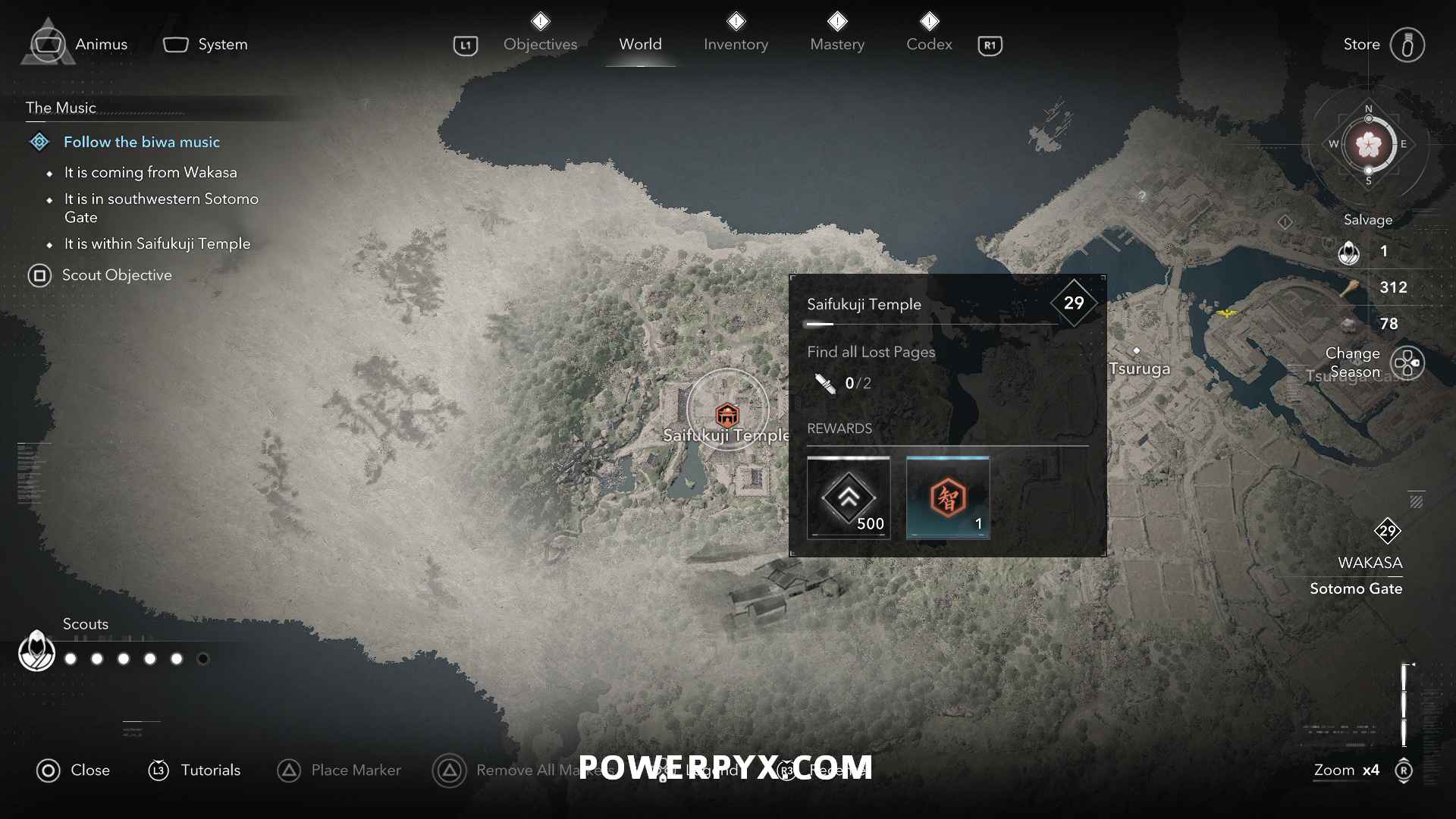
Task: Click the Tsuruga town map label
Action: coord(1139,369)
